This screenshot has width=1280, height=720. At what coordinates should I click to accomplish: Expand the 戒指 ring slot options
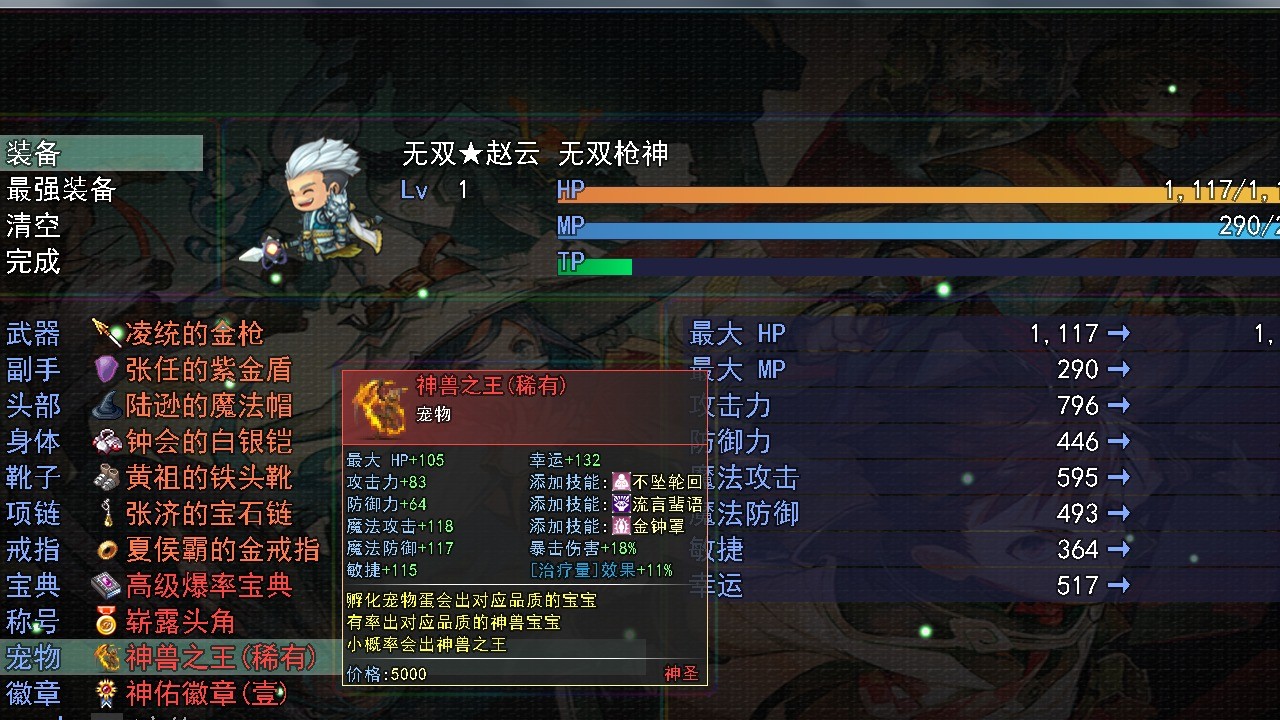click(x=34, y=549)
